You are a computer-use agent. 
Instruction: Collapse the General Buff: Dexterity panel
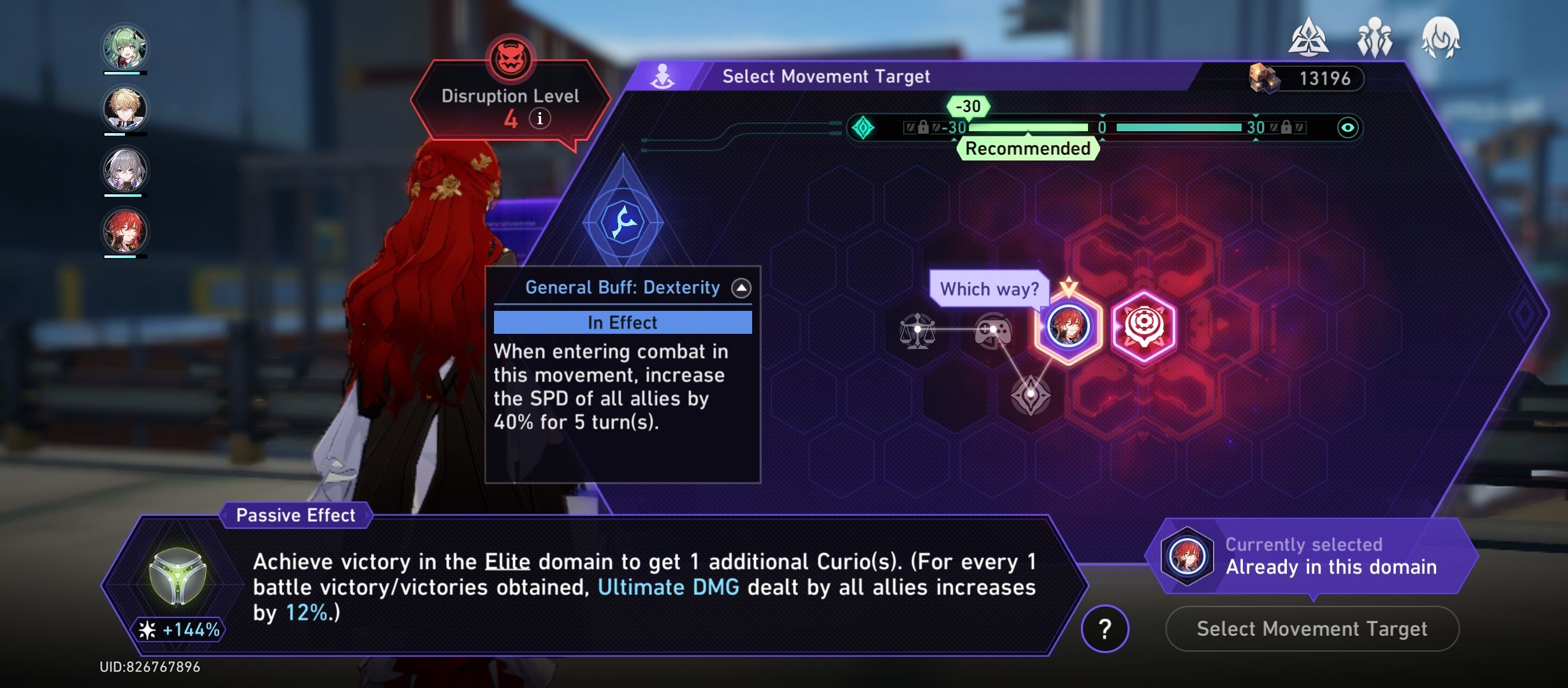740,287
